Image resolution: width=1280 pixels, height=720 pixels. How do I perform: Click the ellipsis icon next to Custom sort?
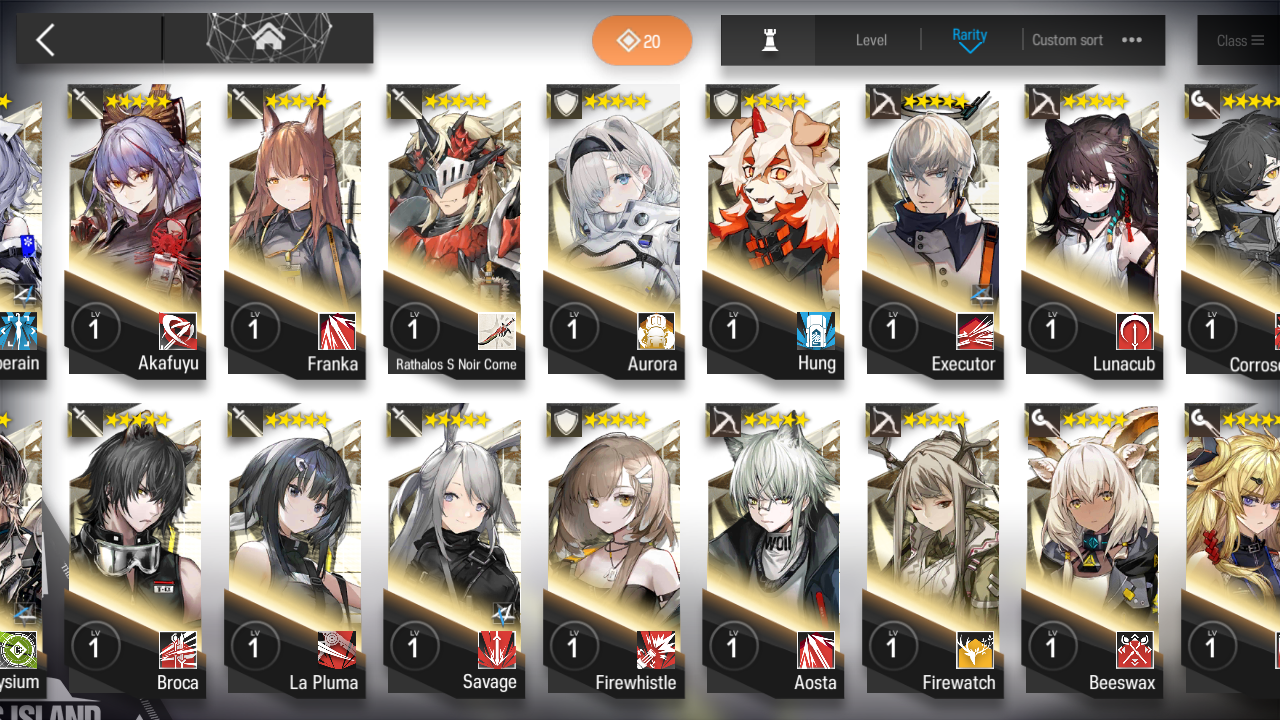(1133, 40)
